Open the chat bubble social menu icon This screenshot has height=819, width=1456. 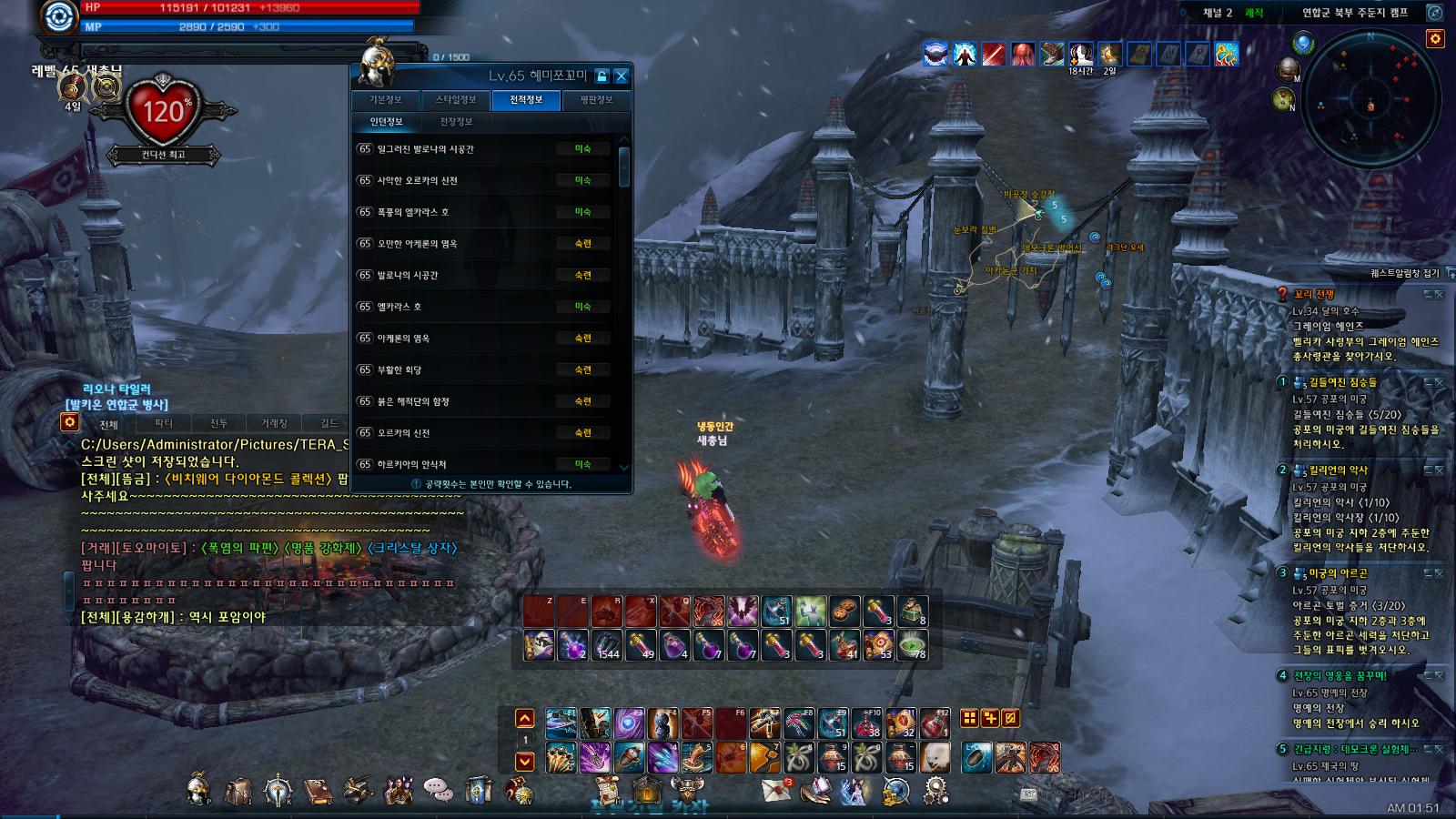coord(438,790)
